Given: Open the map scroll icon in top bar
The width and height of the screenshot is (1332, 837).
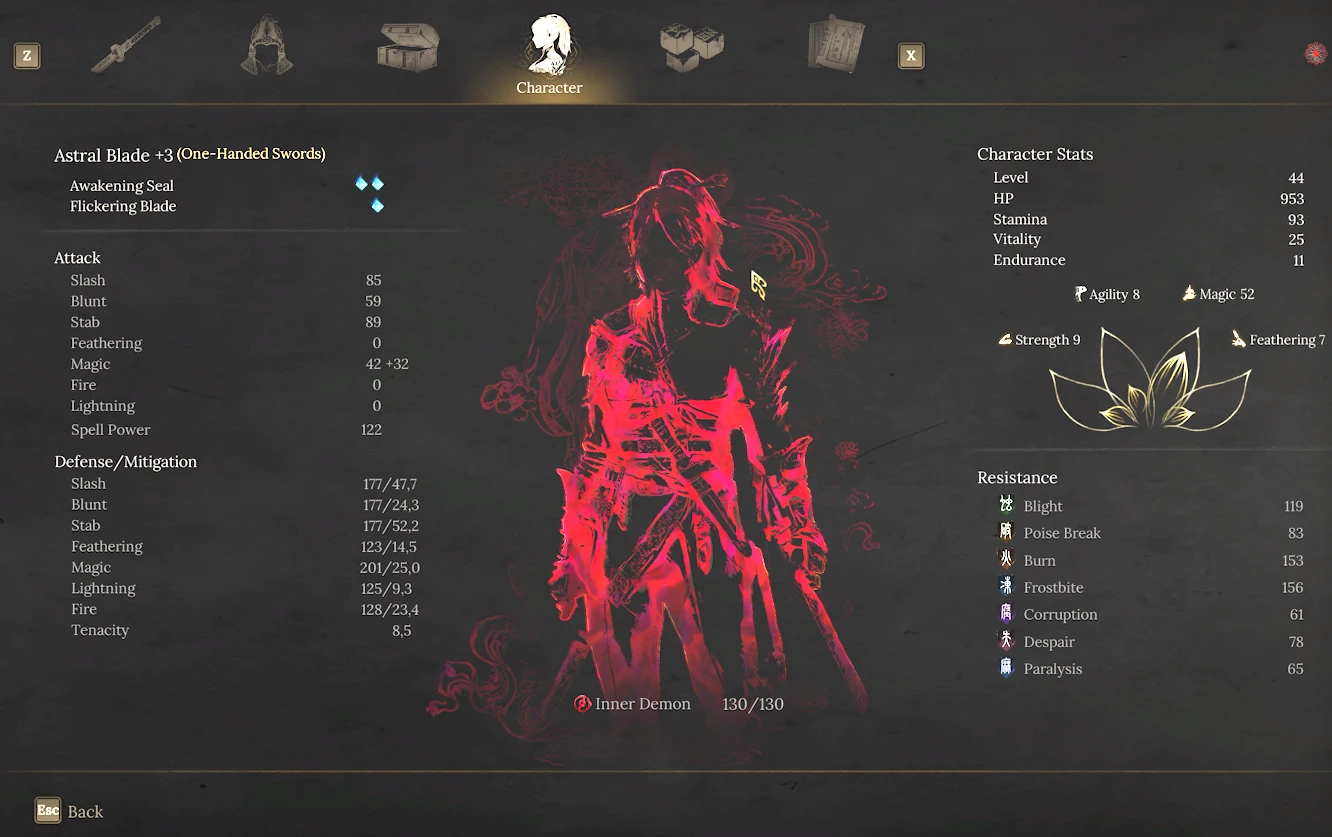Looking at the screenshot, I should pyautogui.click(x=833, y=45).
